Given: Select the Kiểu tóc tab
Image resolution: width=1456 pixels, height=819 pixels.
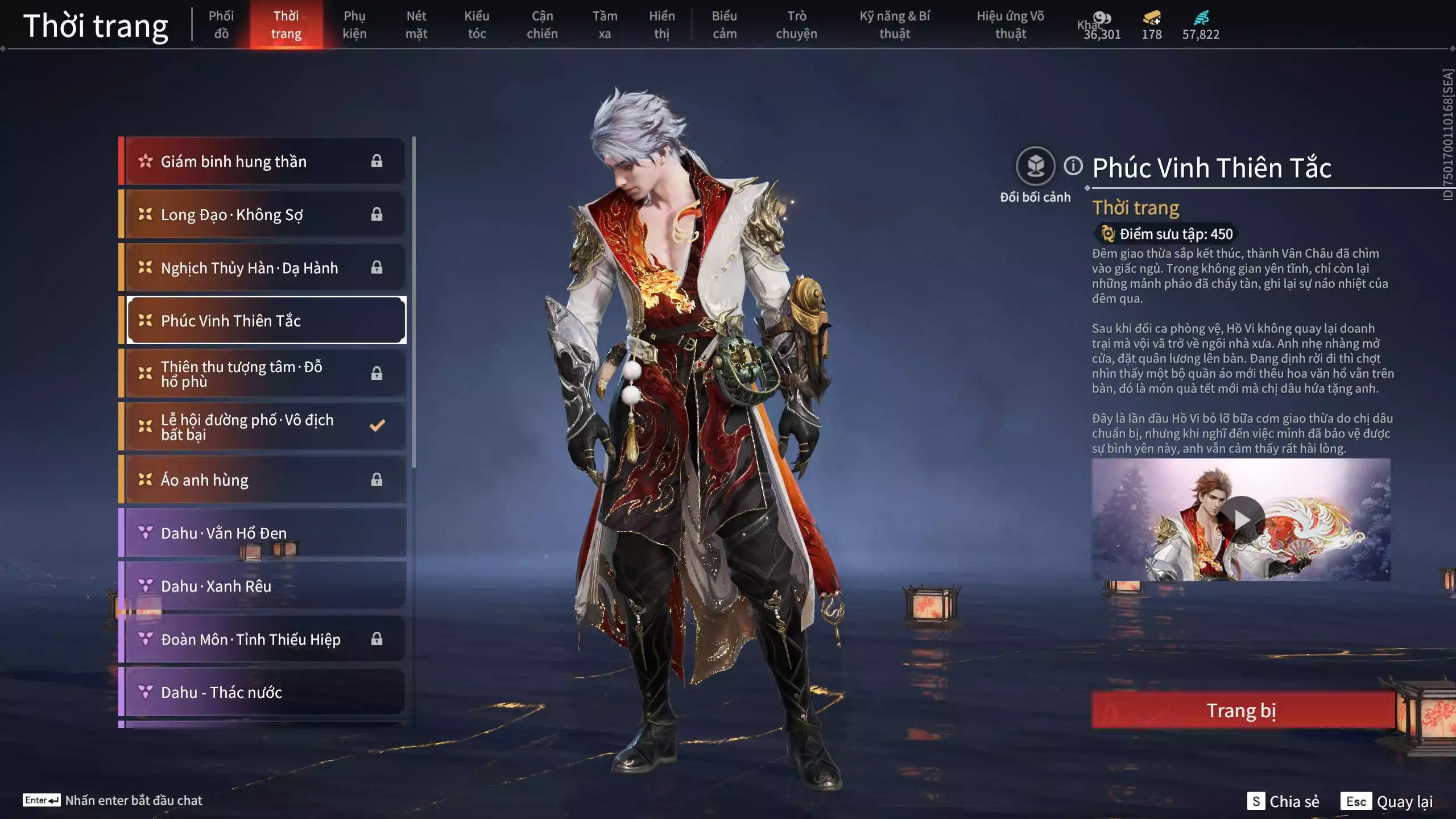Looking at the screenshot, I should click(477, 24).
